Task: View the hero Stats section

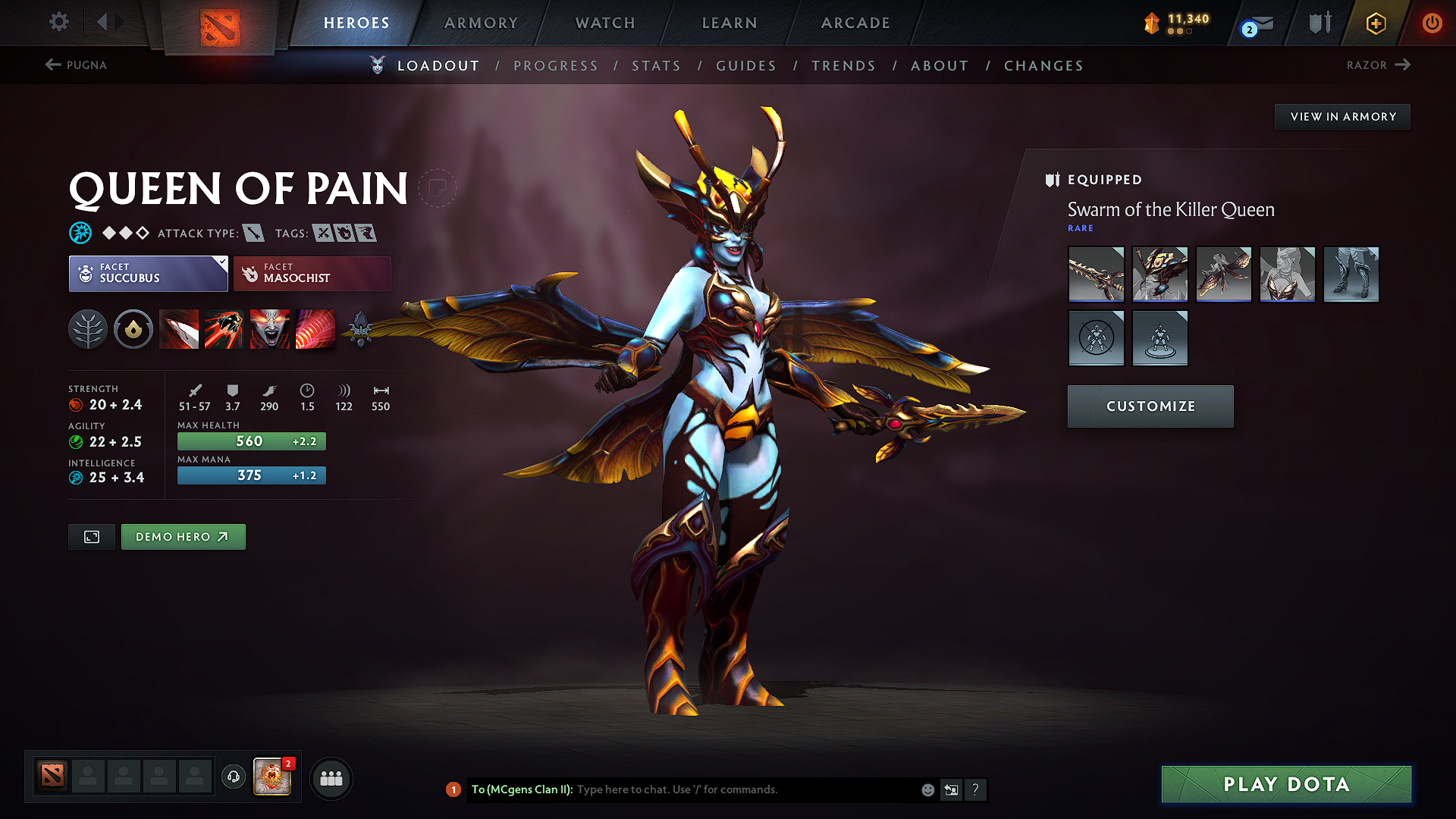Action: [x=656, y=66]
